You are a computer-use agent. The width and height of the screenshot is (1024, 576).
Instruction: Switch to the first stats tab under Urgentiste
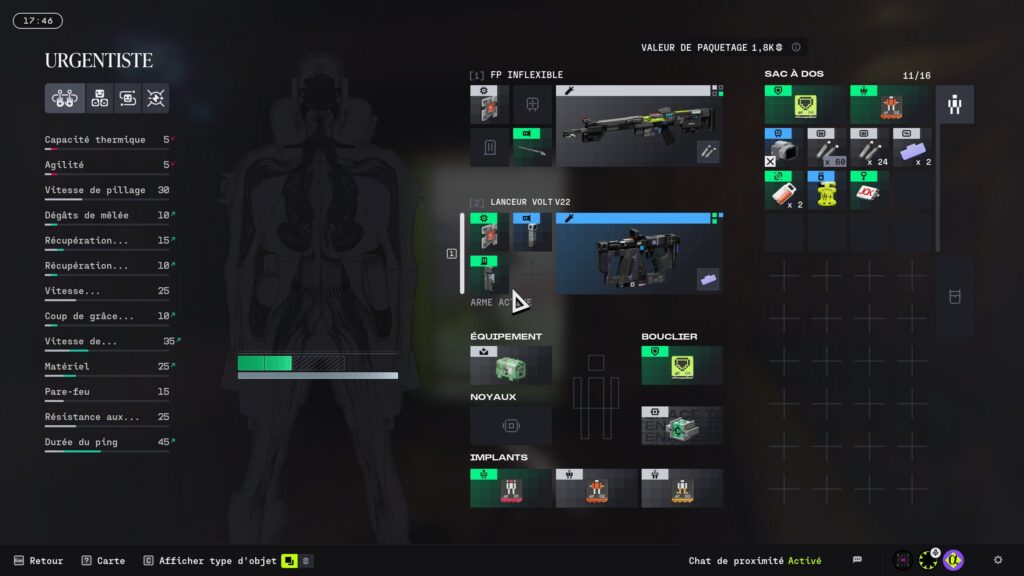(x=63, y=98)
